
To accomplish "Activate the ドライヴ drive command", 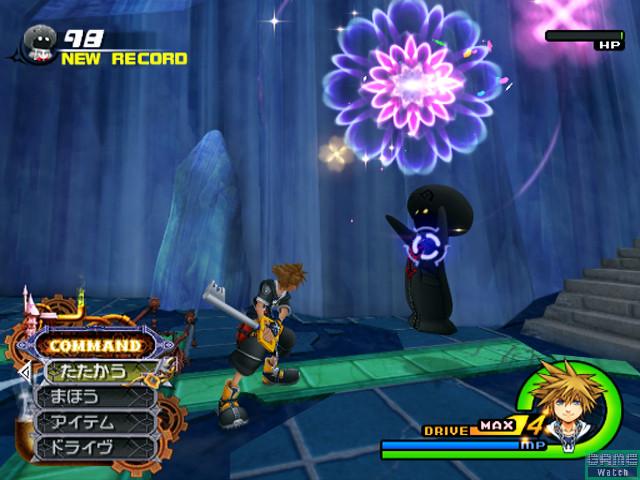I will pyautogui.click(x=95, y=447).
